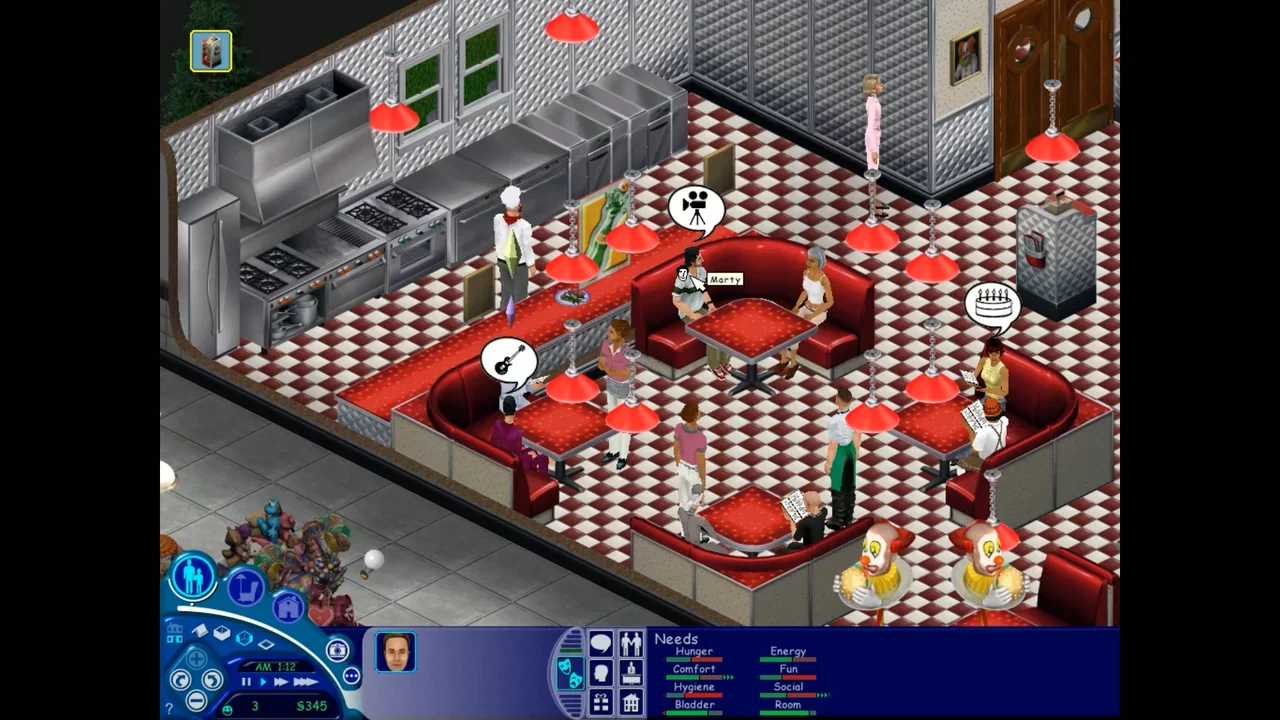This screenshot has height=720, width=1280.
Task: Open the relationships panel with two figures
Action: point(631,643)
